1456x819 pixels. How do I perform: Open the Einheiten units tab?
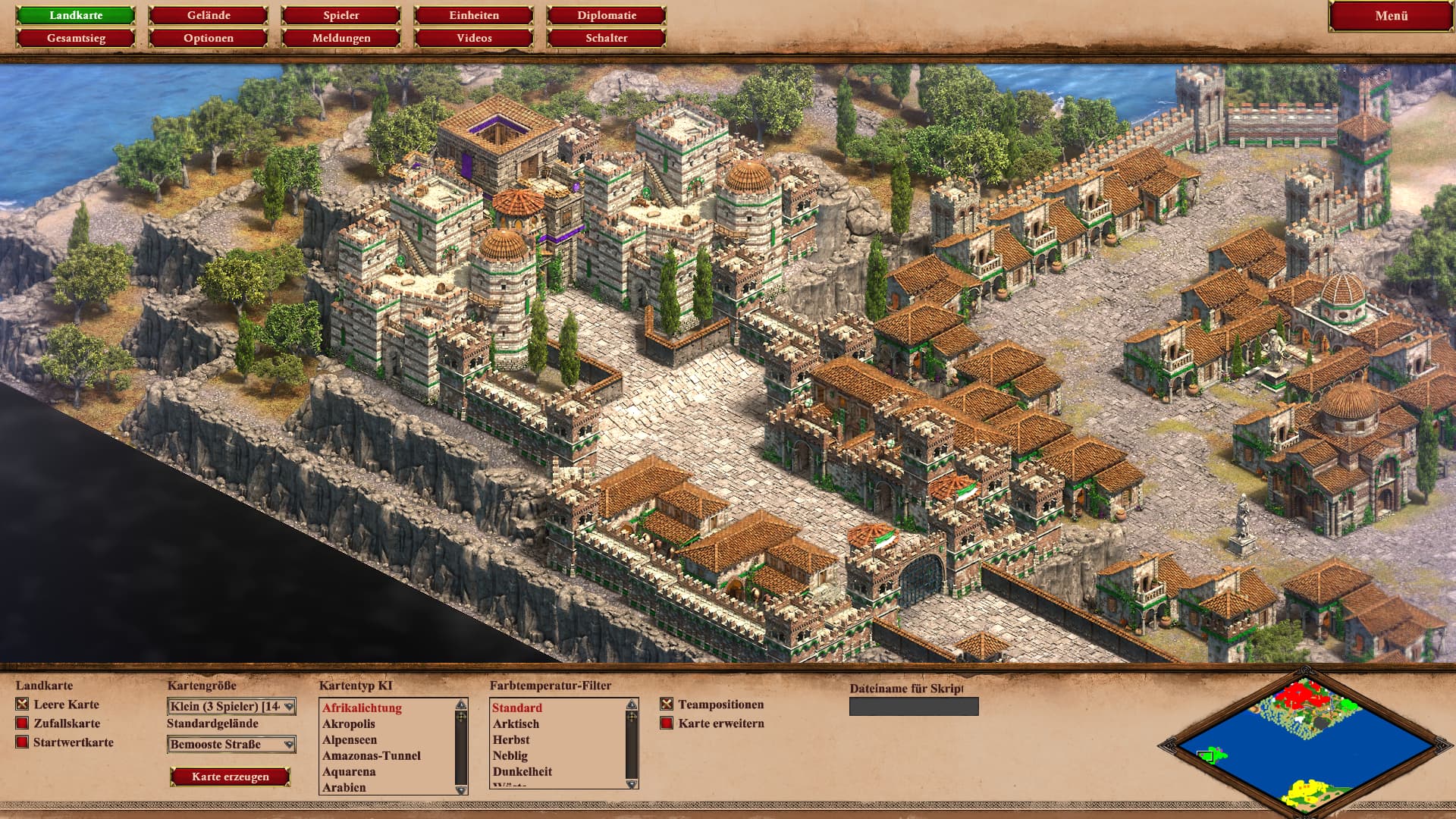[474, 15]
